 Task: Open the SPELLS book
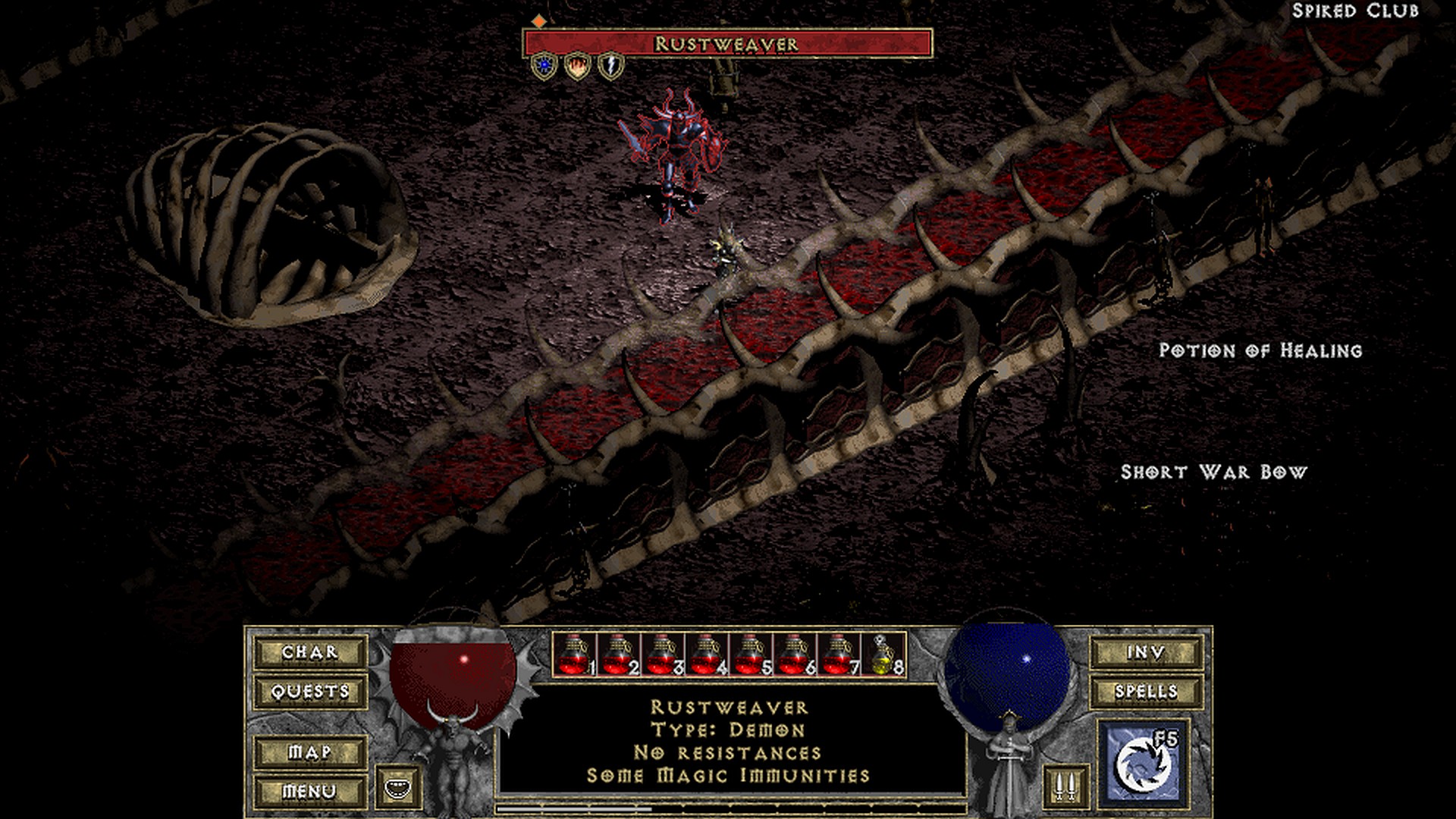tap(1146, 692)
